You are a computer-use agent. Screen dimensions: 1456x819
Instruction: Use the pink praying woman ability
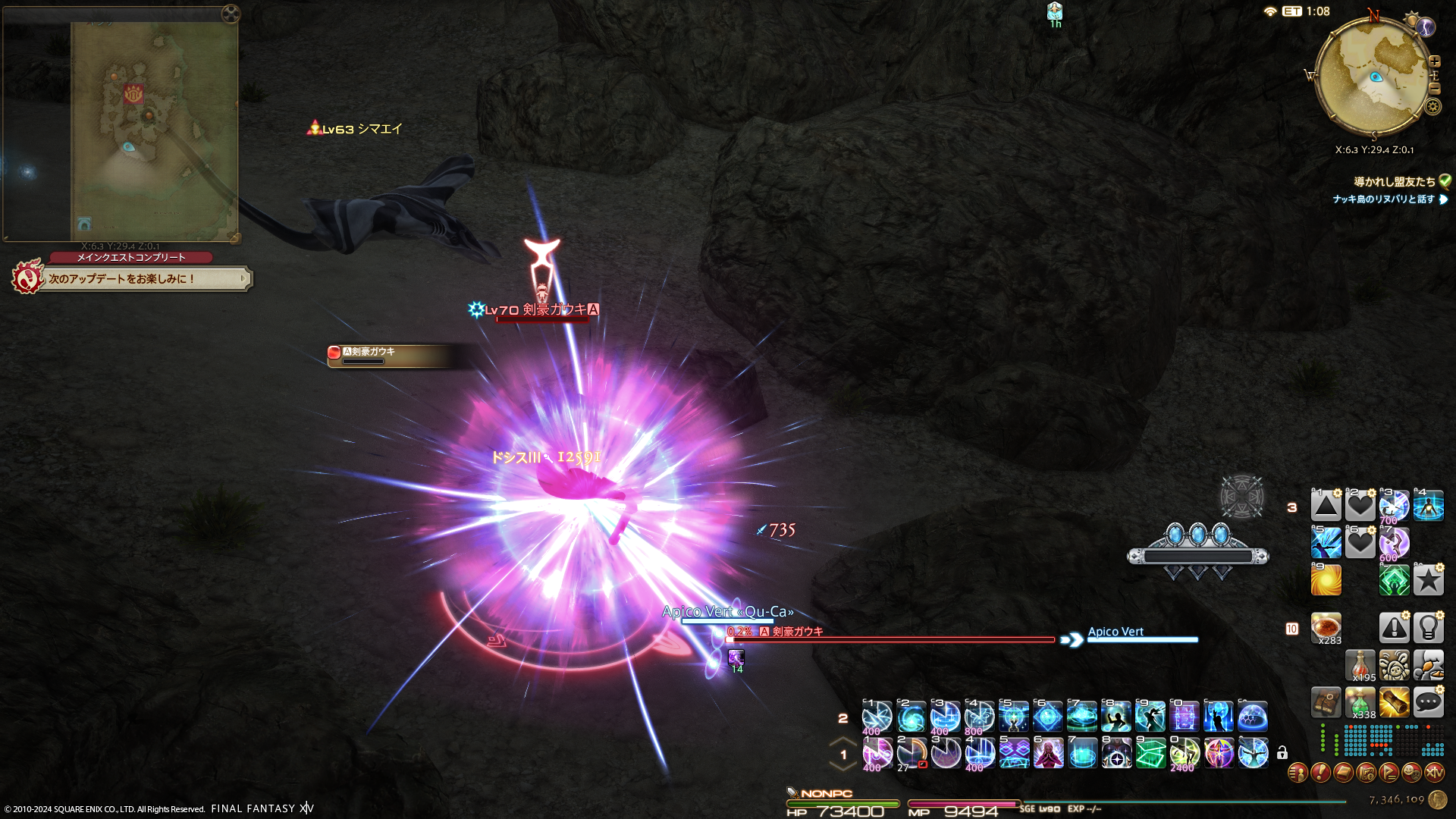click(x=1048, y=754)
